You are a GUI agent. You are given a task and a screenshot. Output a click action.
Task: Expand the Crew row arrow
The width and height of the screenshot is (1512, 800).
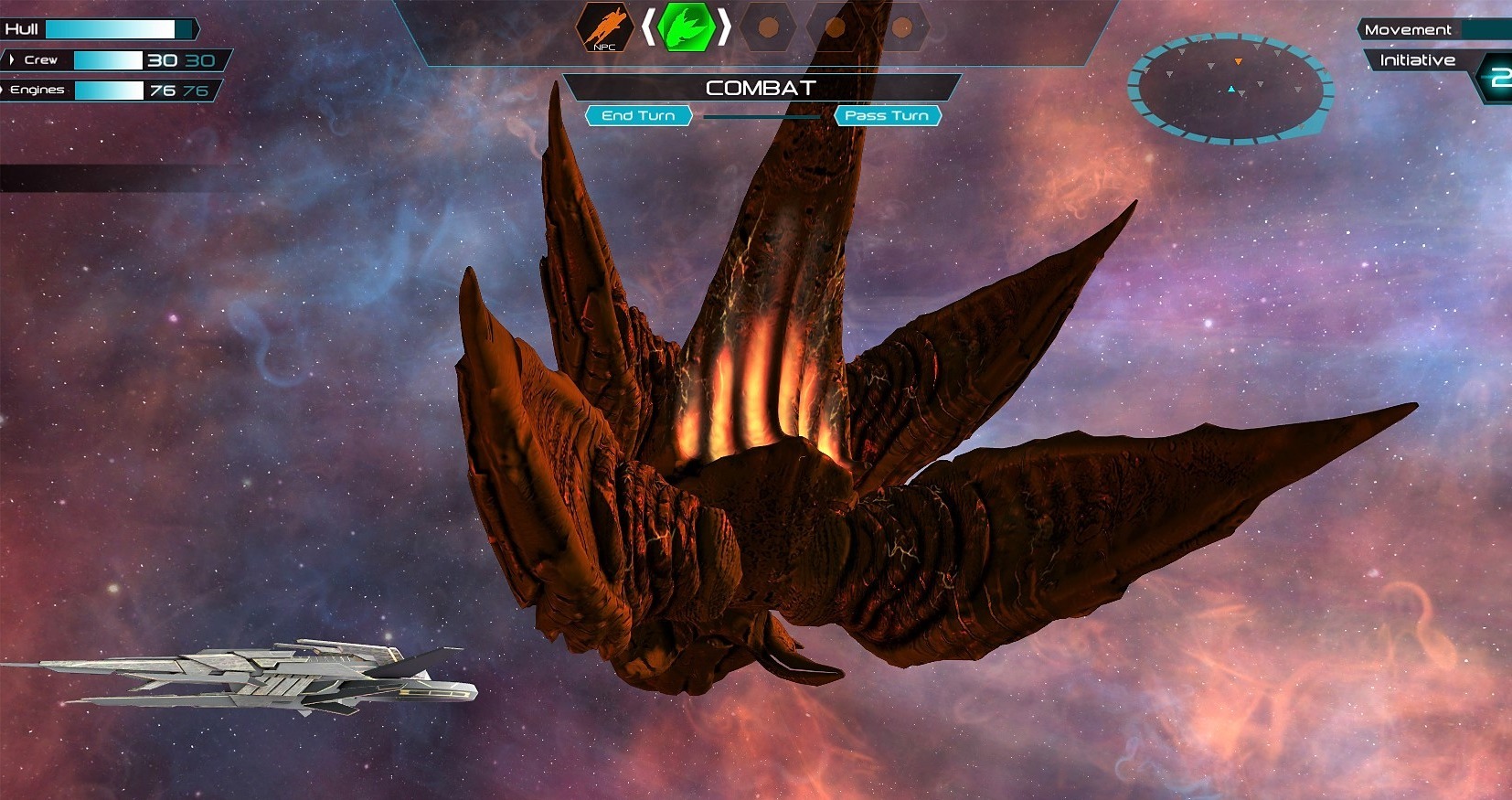click(11, 59)
